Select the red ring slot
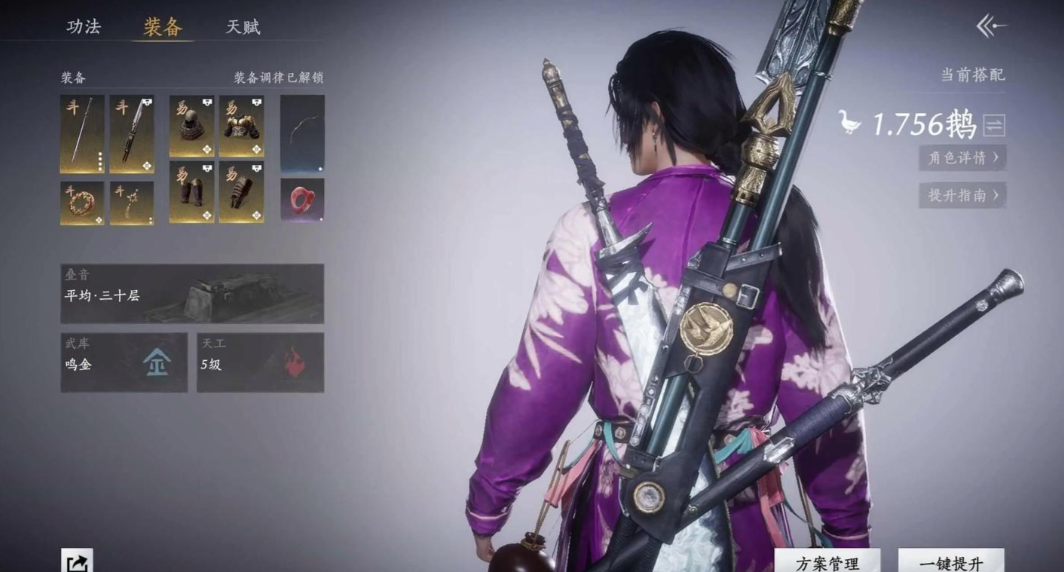This screenshot has height=572, width=1064. [302, 200]
